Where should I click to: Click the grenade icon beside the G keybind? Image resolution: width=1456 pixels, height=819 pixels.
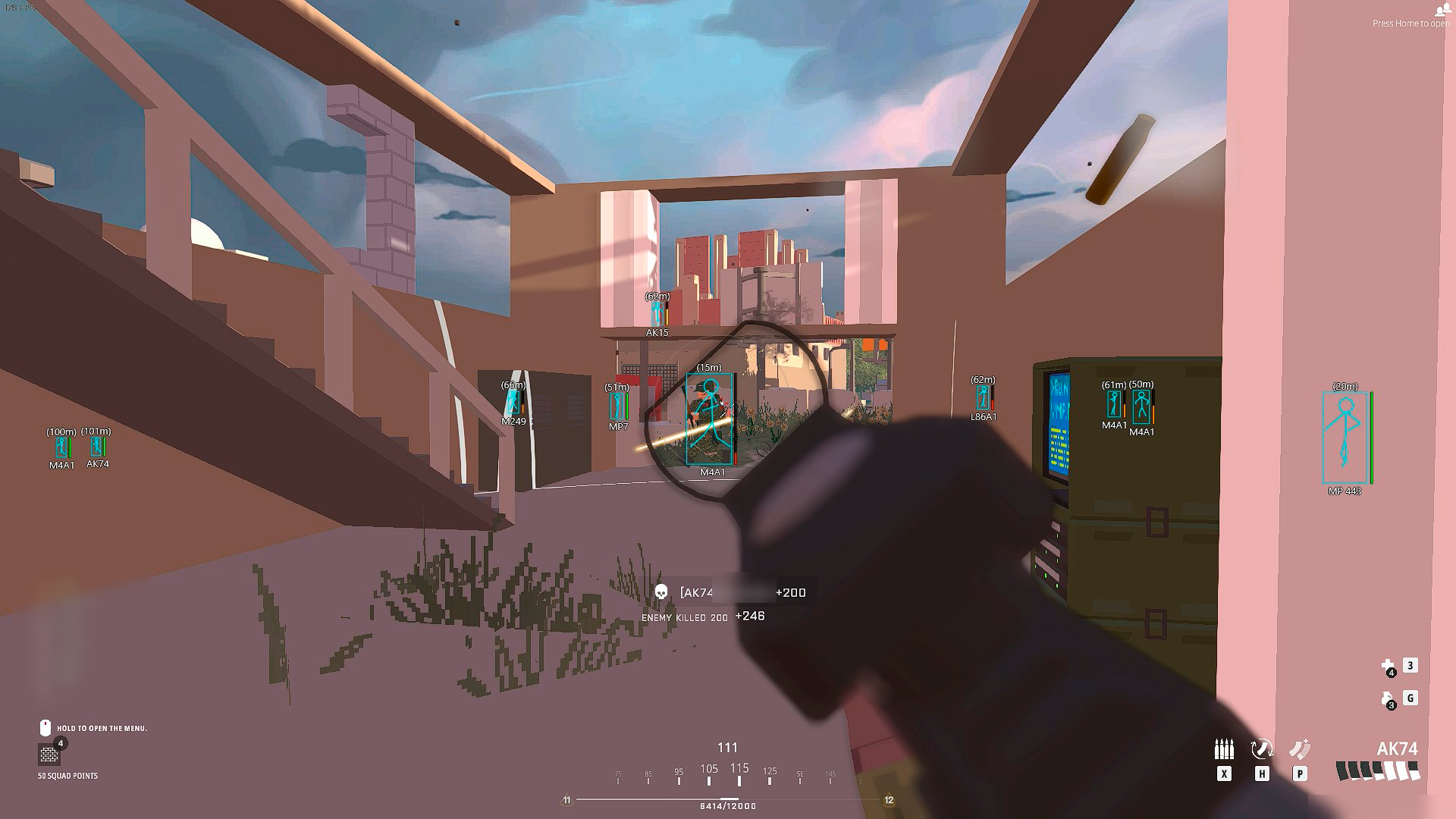[x=1388, y=699]
